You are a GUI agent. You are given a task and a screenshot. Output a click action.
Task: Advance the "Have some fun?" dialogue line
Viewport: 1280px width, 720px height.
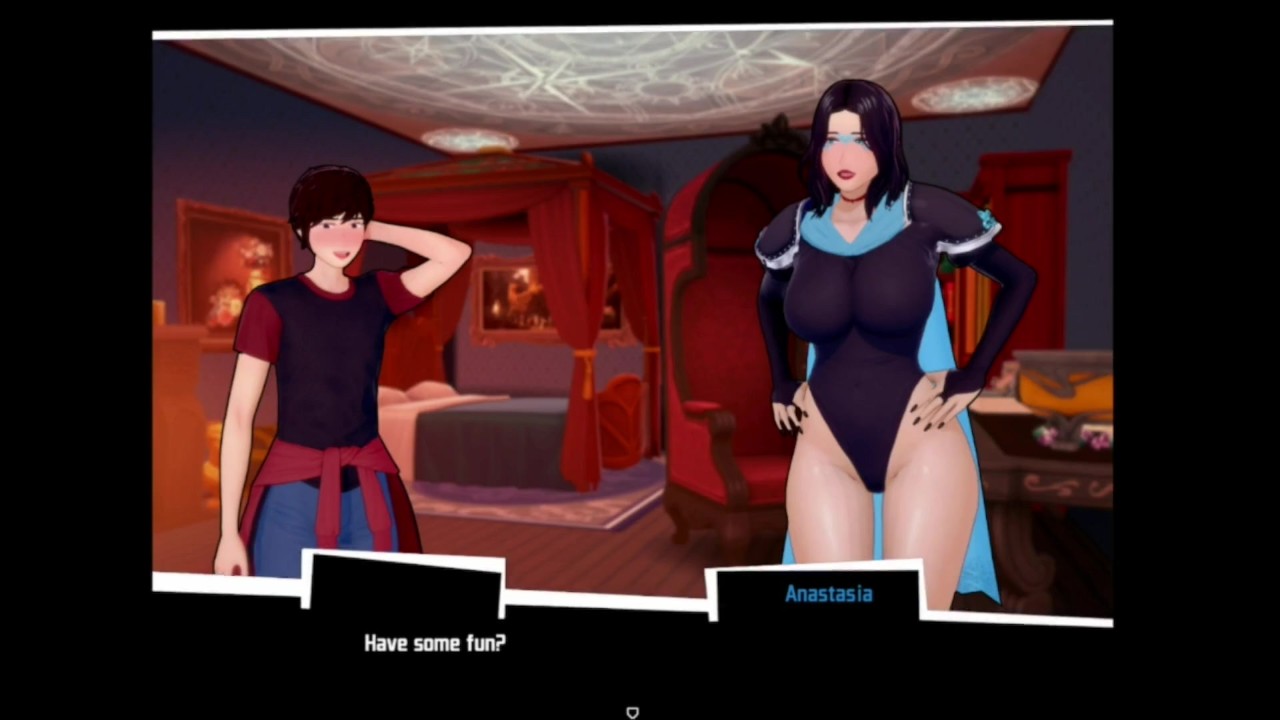click(435, 643)
